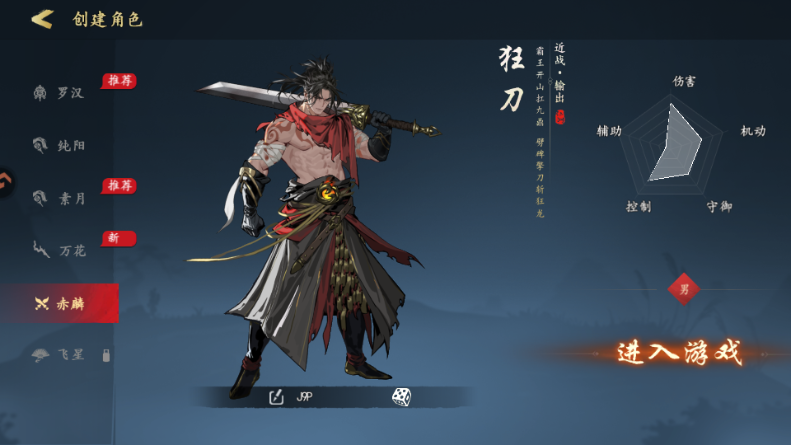
Task: Roll the dice for a random name
Action: pyautogui.click(x=400, y=397)
